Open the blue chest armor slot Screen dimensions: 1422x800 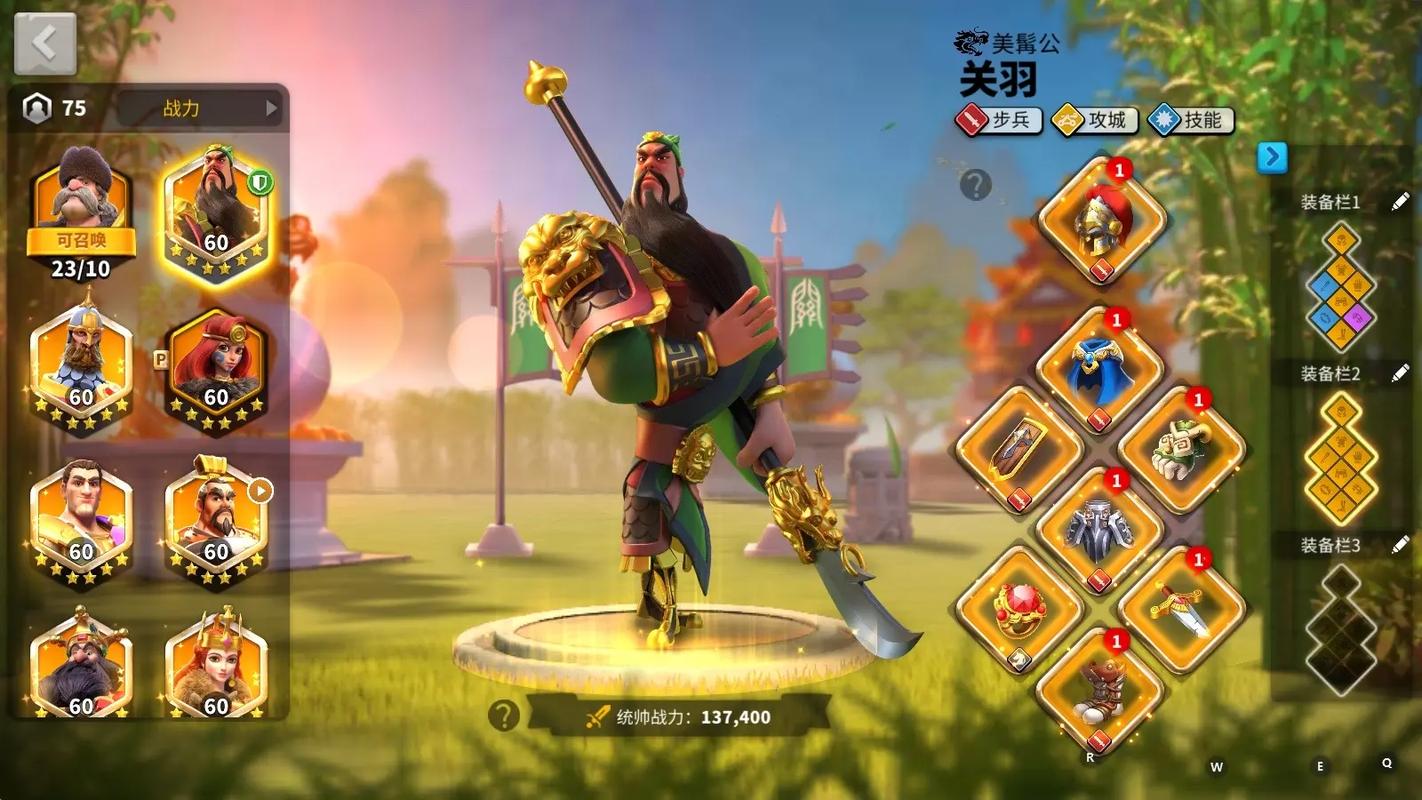[1100, 369]
